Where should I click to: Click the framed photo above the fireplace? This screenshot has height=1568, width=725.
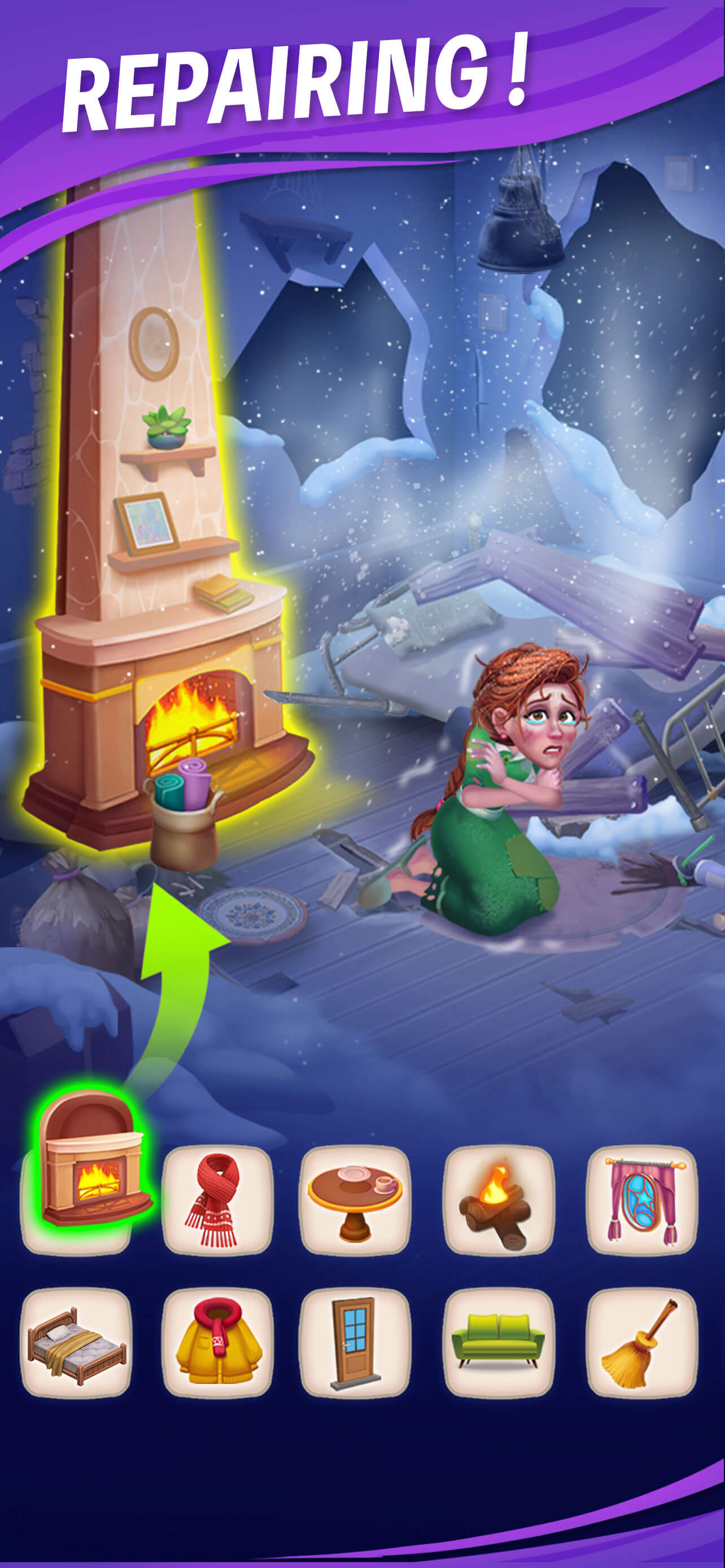click(146, 523)
